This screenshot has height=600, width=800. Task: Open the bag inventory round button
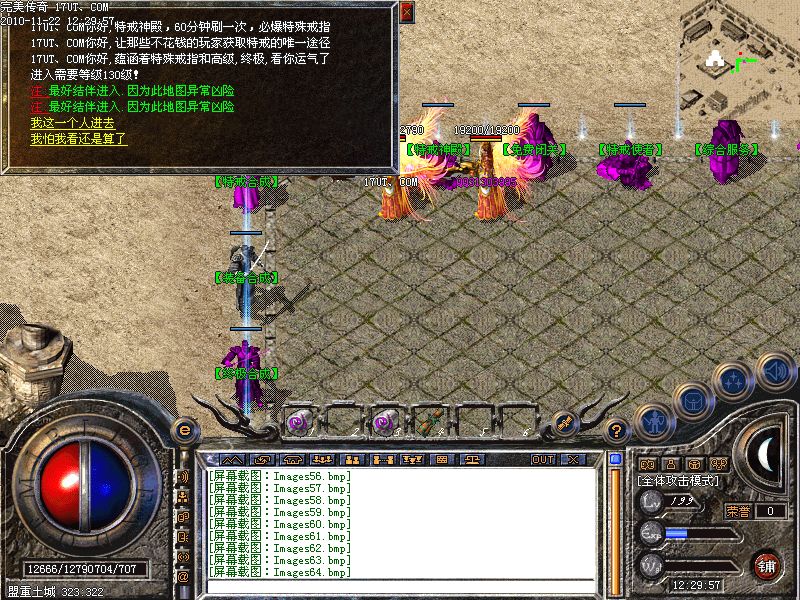pyautogui.click(x=692, y=402)
